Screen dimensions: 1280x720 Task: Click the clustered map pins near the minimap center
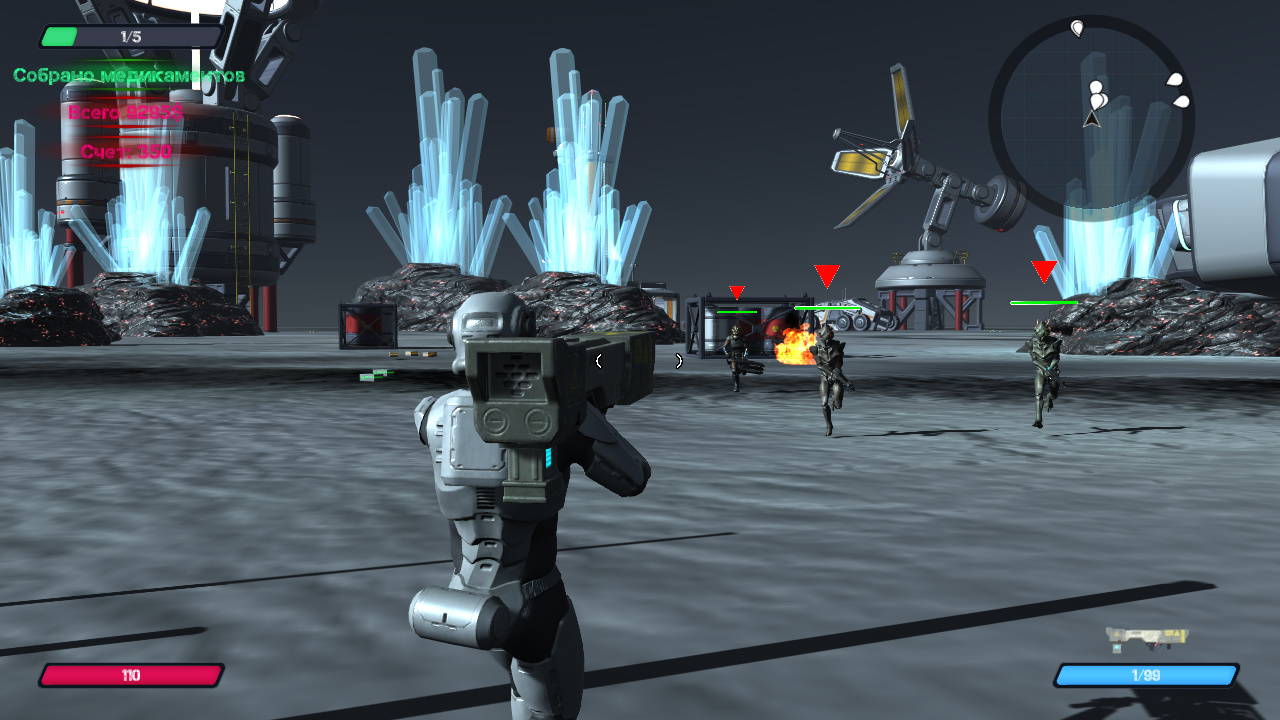(x=1096, y=95)
